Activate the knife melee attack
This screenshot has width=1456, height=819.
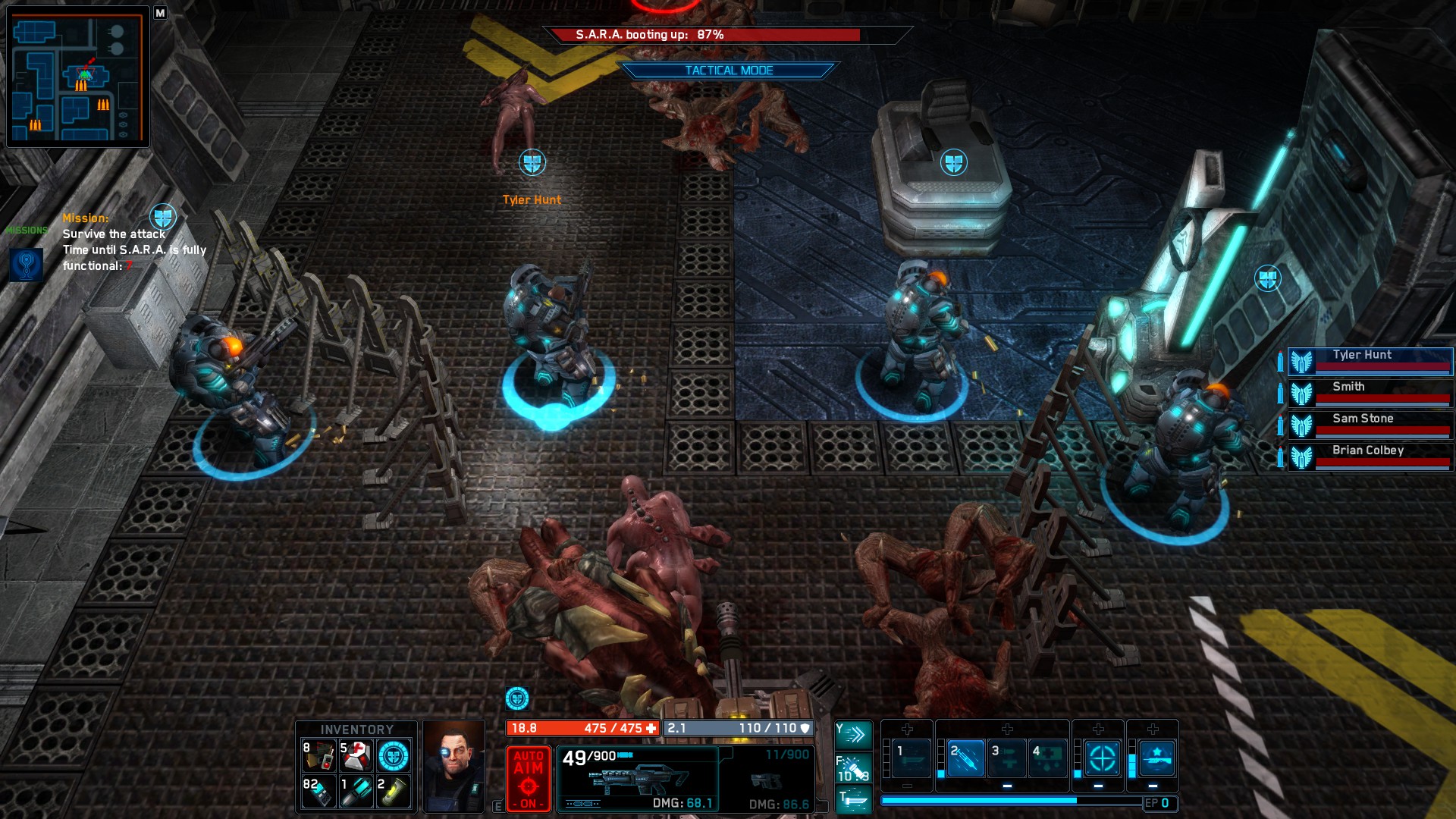coord(853,799)
